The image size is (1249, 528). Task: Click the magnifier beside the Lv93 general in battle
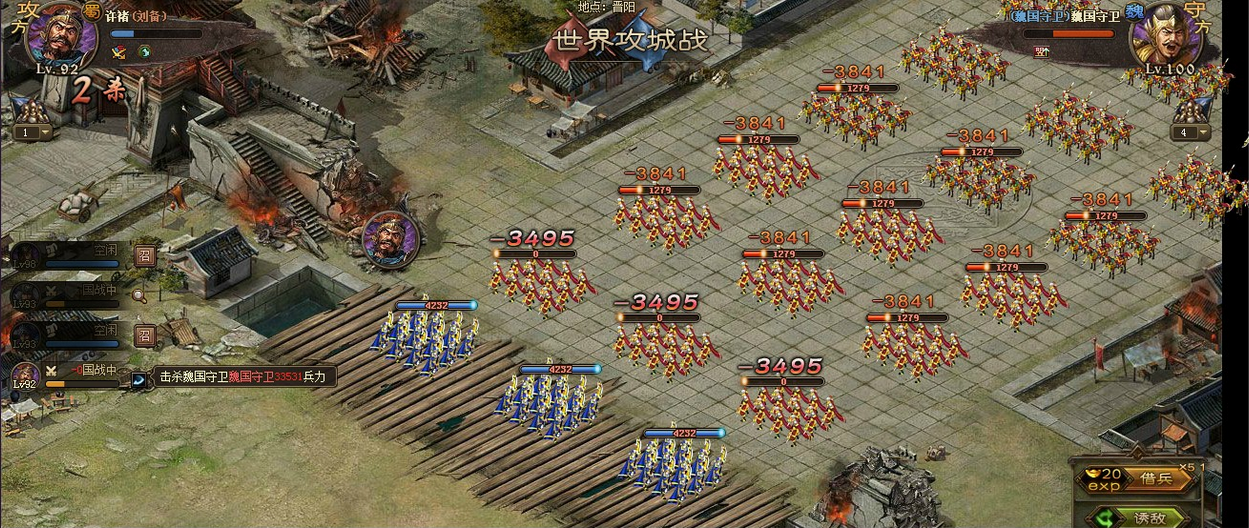[139, 295]
